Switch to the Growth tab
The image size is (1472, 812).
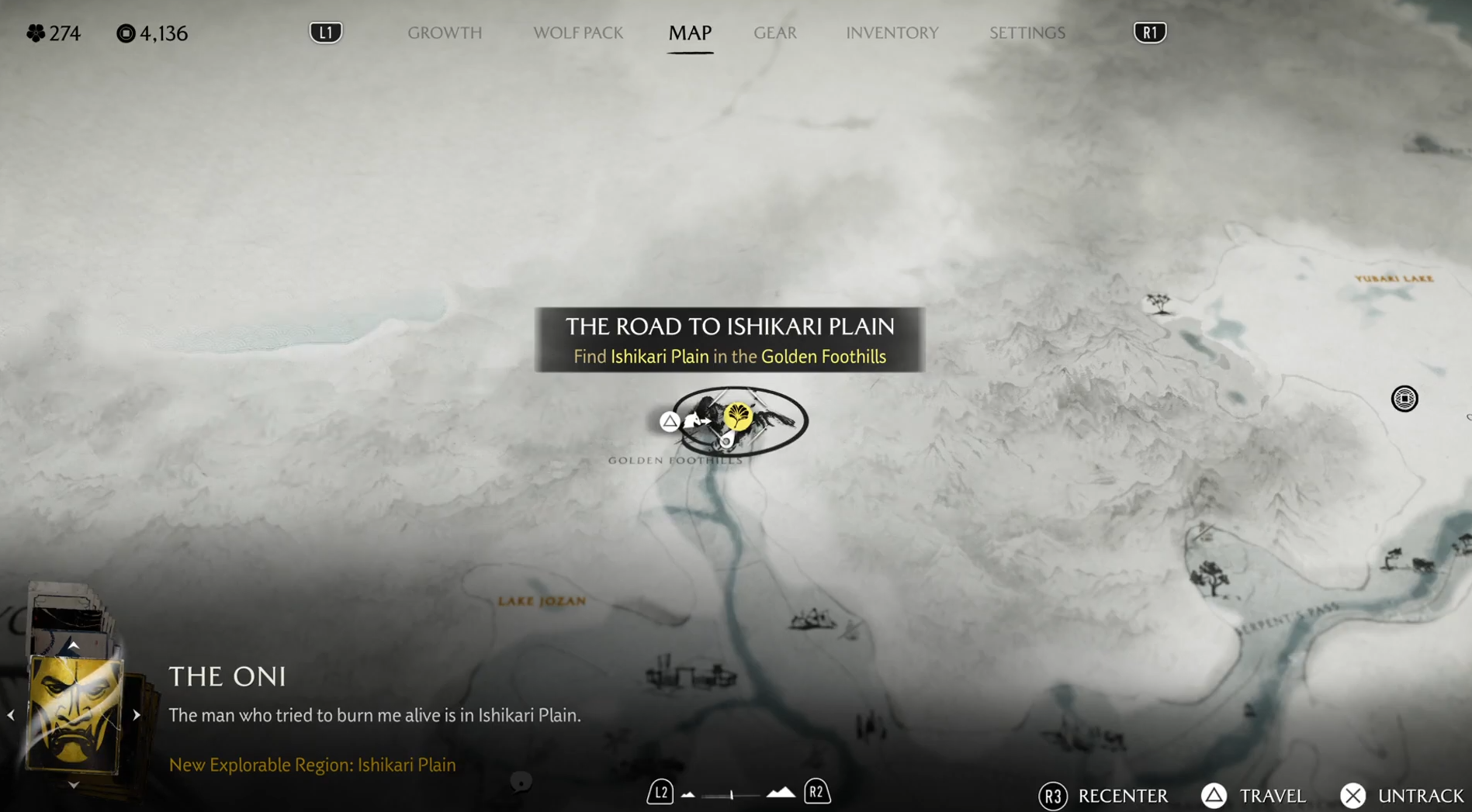click(x=445, y=33)
